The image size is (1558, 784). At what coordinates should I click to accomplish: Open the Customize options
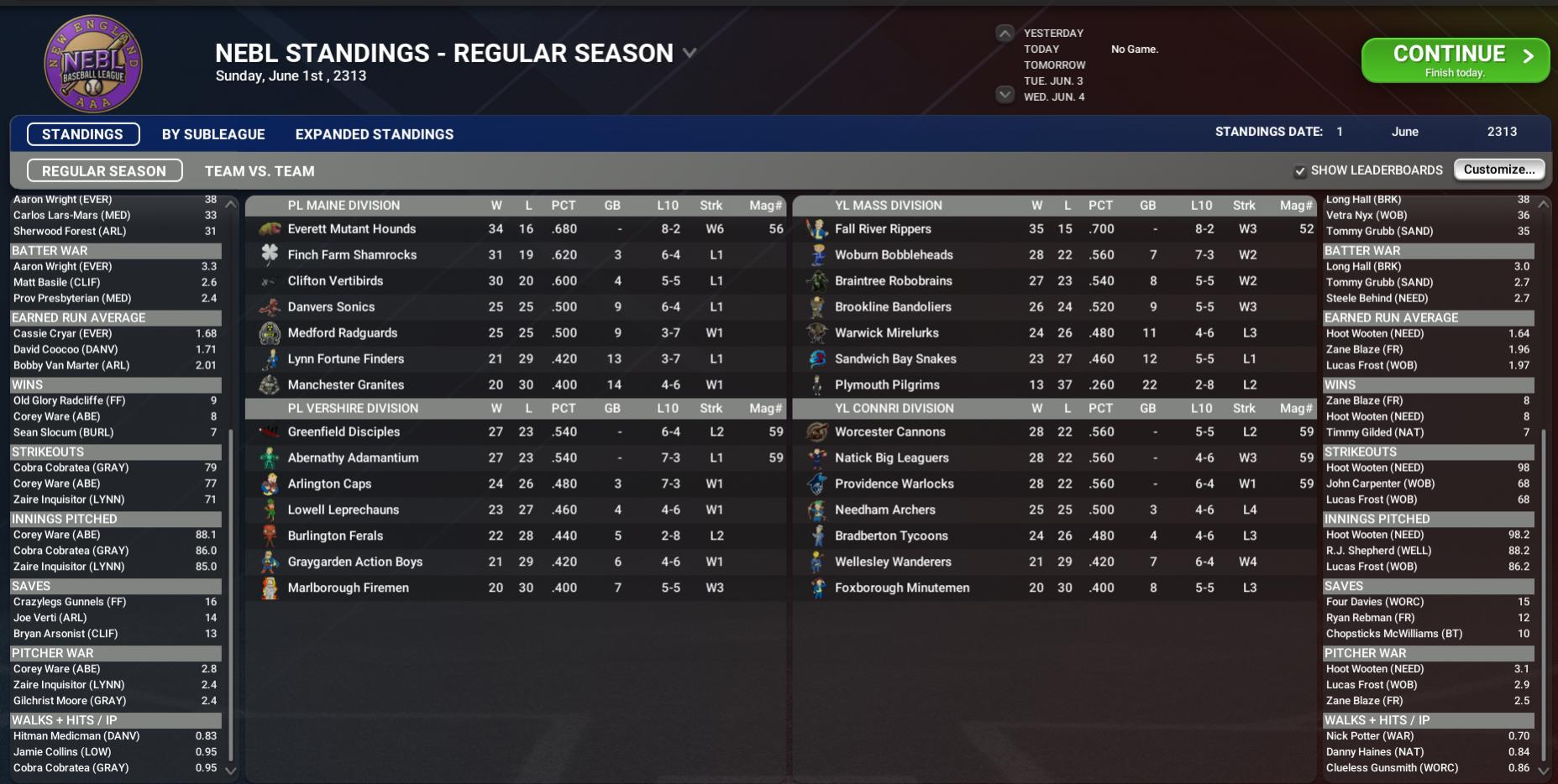(1498, 170)
